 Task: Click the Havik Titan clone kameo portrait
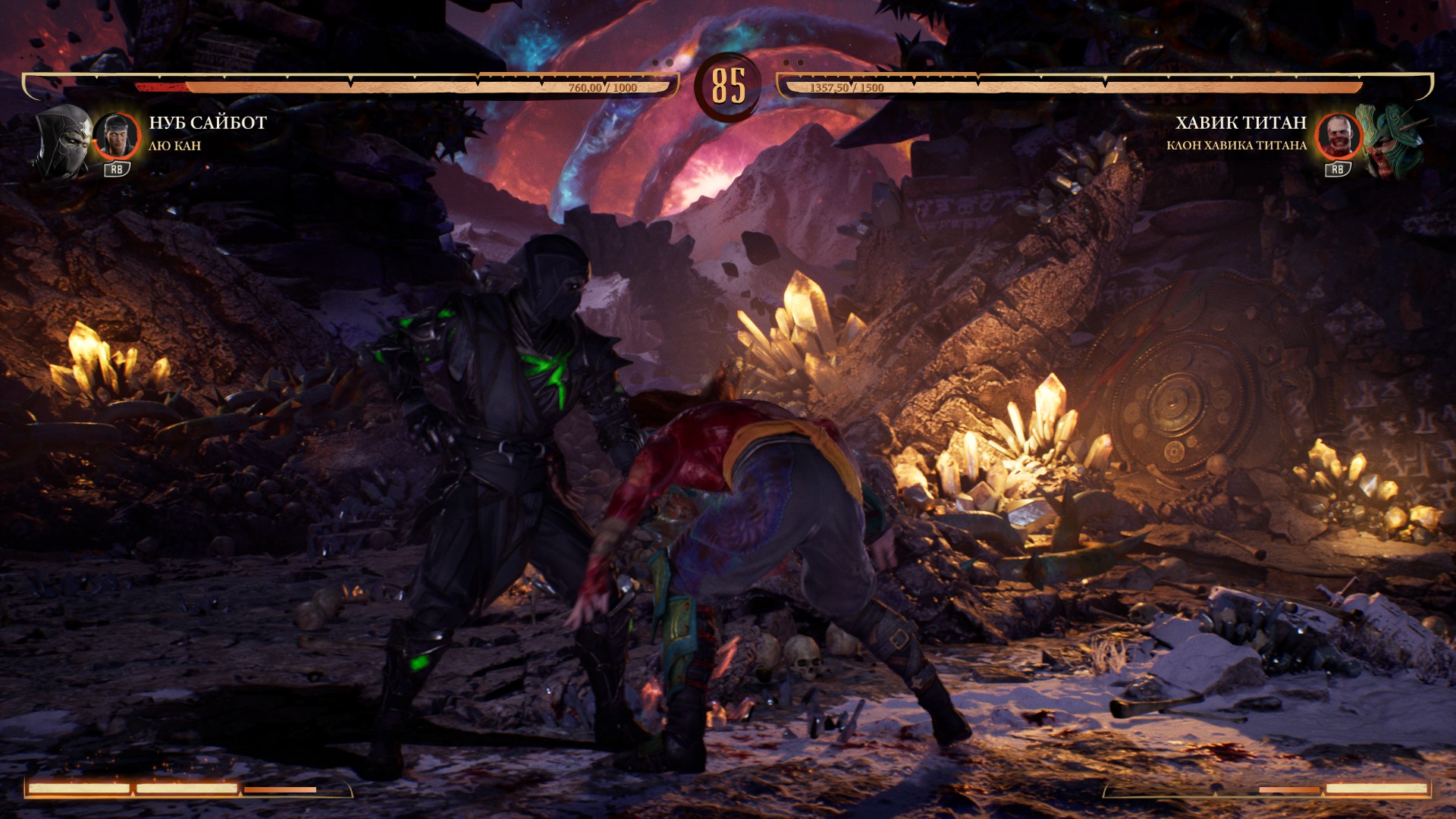[x=1338, y=136]
